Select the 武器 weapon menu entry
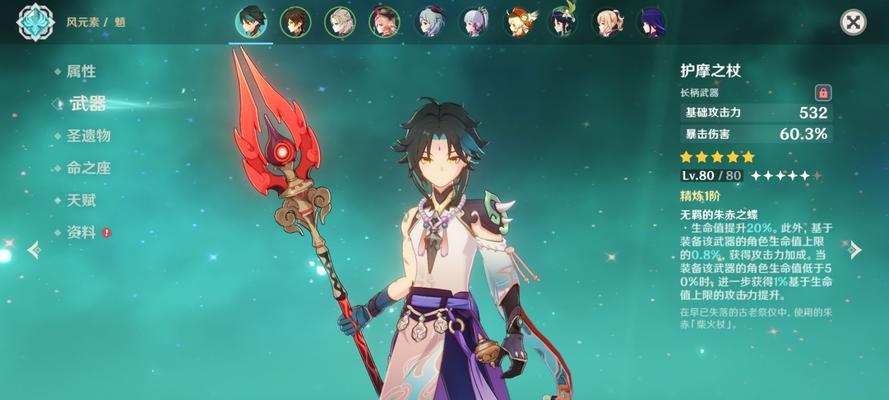Viewport: 889px width, 400px height. coord(87,103)
